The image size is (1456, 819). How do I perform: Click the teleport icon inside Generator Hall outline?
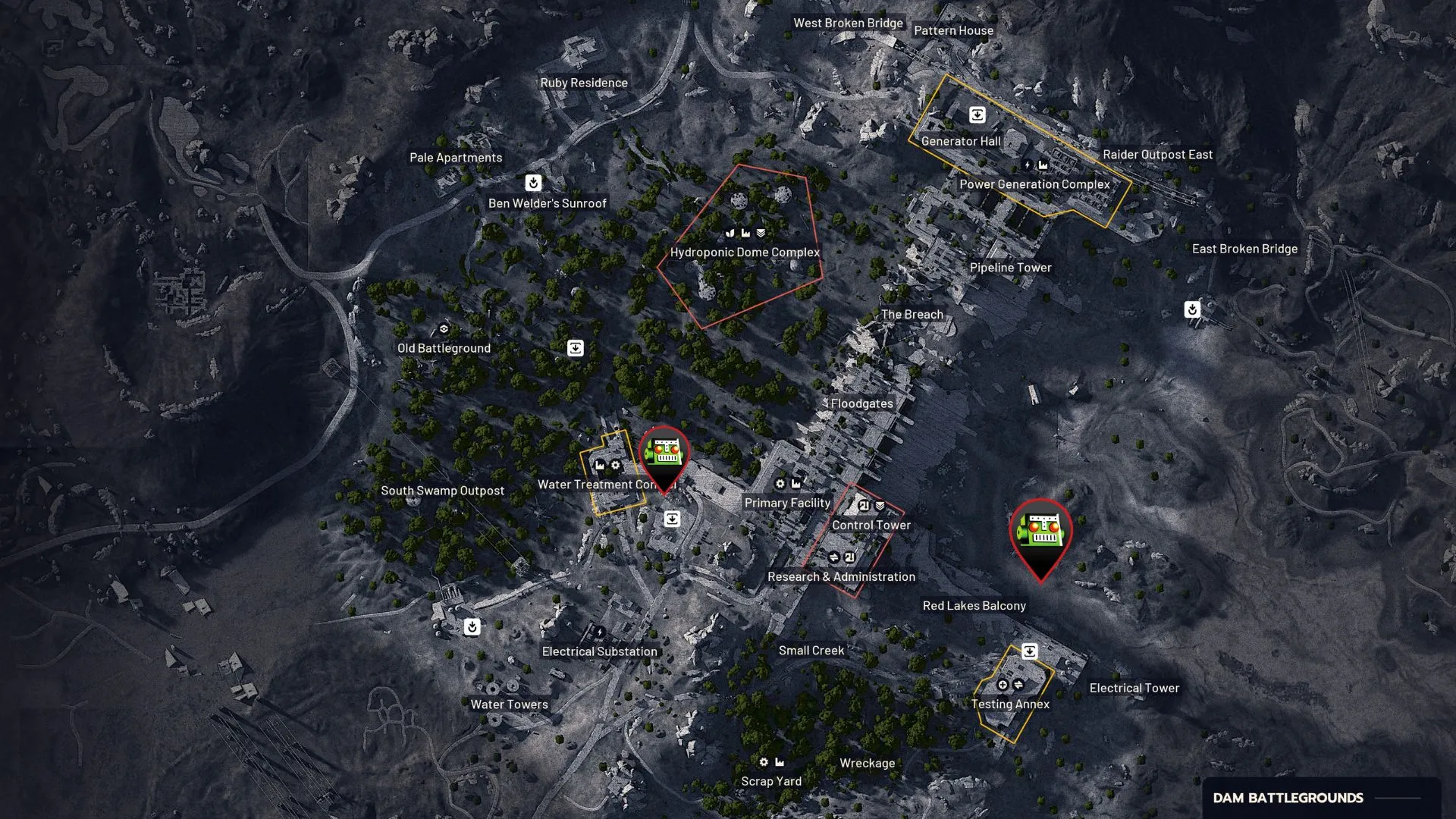(977, 115)
